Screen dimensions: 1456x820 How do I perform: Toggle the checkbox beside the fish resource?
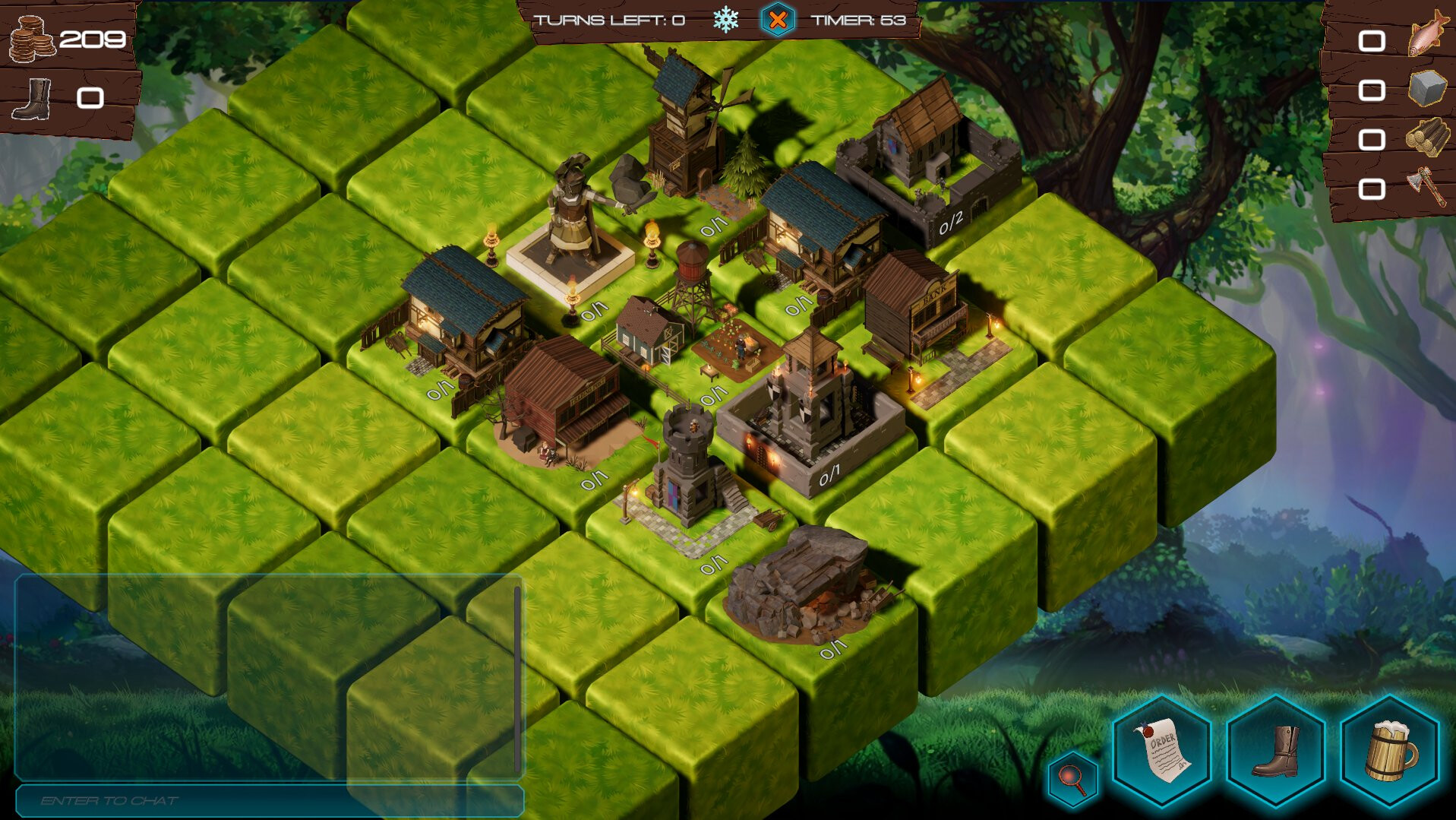click(x=1372, y=40)
